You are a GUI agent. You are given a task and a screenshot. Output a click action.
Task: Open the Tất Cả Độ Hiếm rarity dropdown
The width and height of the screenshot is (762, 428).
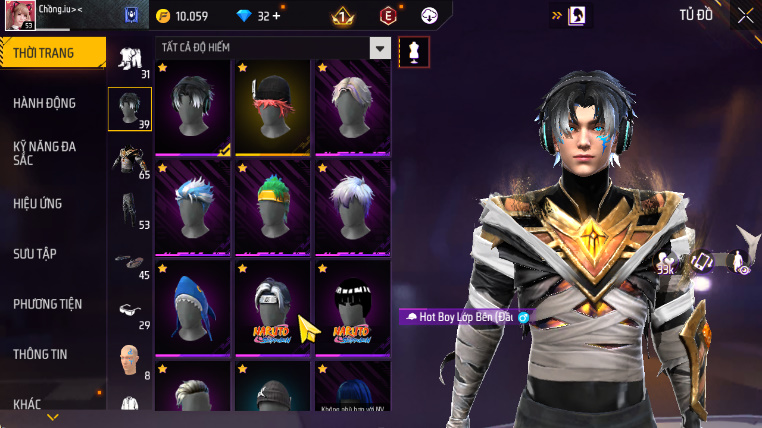[x=379, y=48]
